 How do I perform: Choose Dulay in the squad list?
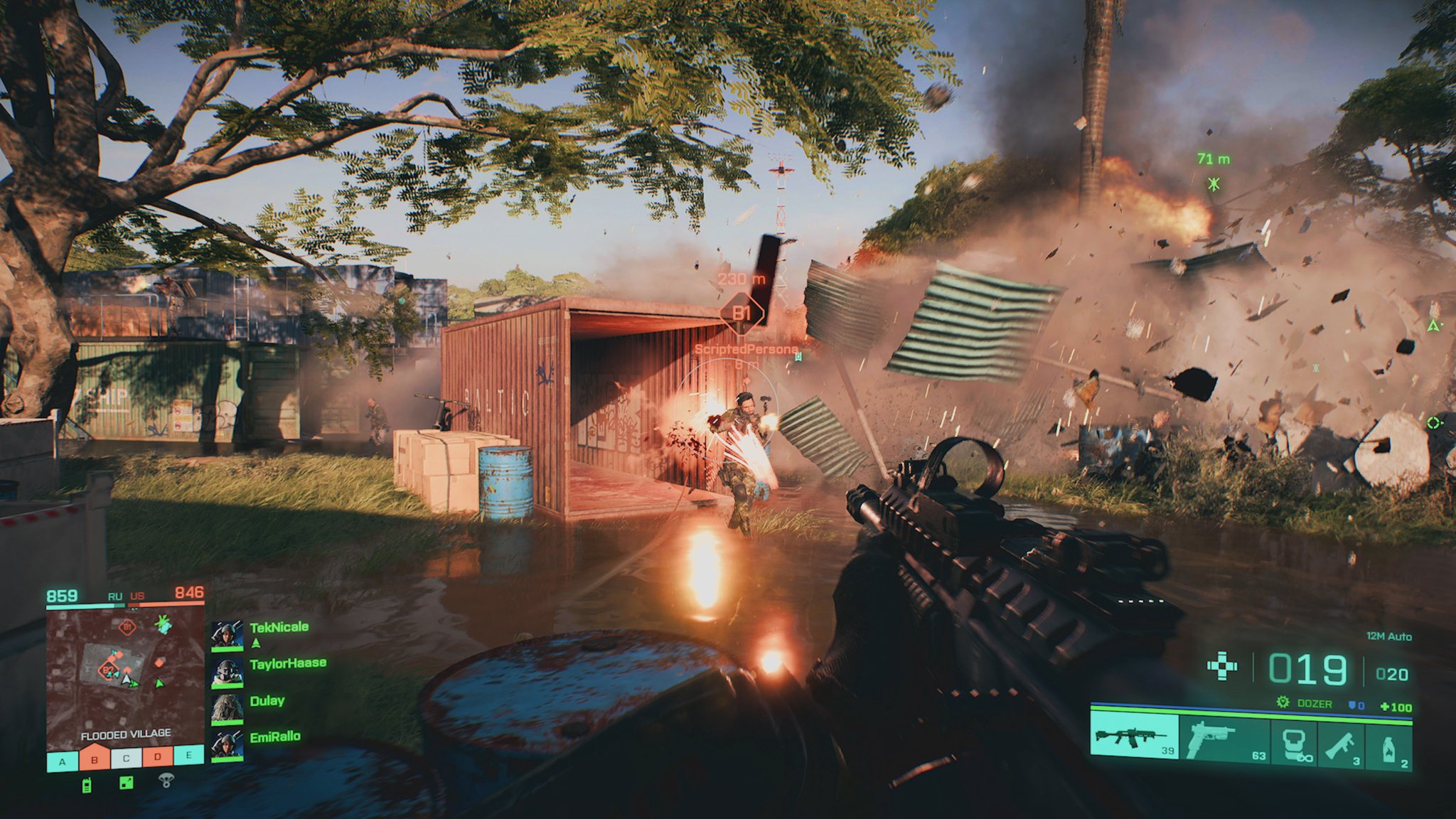[x=227, y=709]
